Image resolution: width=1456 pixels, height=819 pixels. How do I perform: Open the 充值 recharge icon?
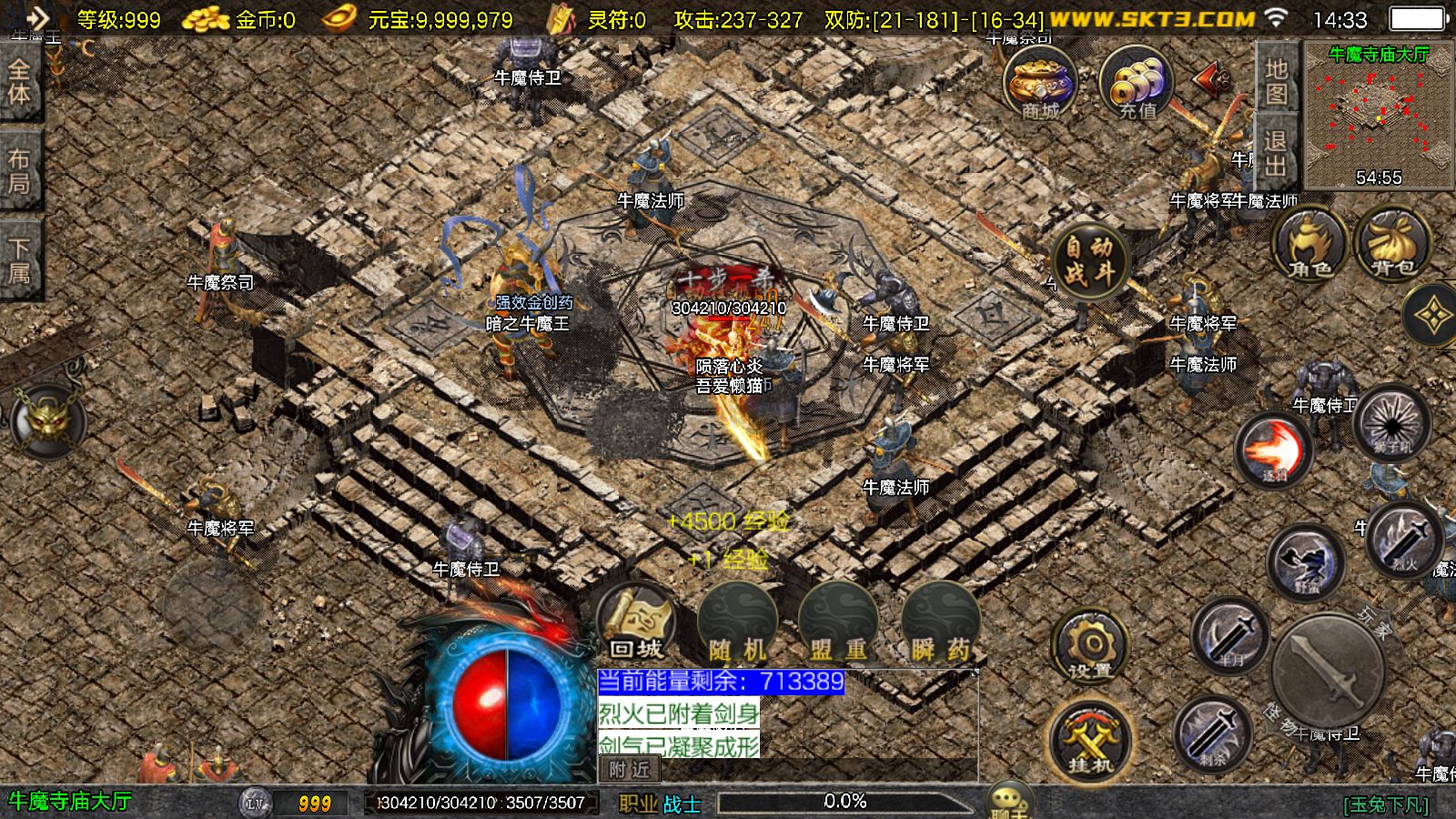tap(1137, 84)
